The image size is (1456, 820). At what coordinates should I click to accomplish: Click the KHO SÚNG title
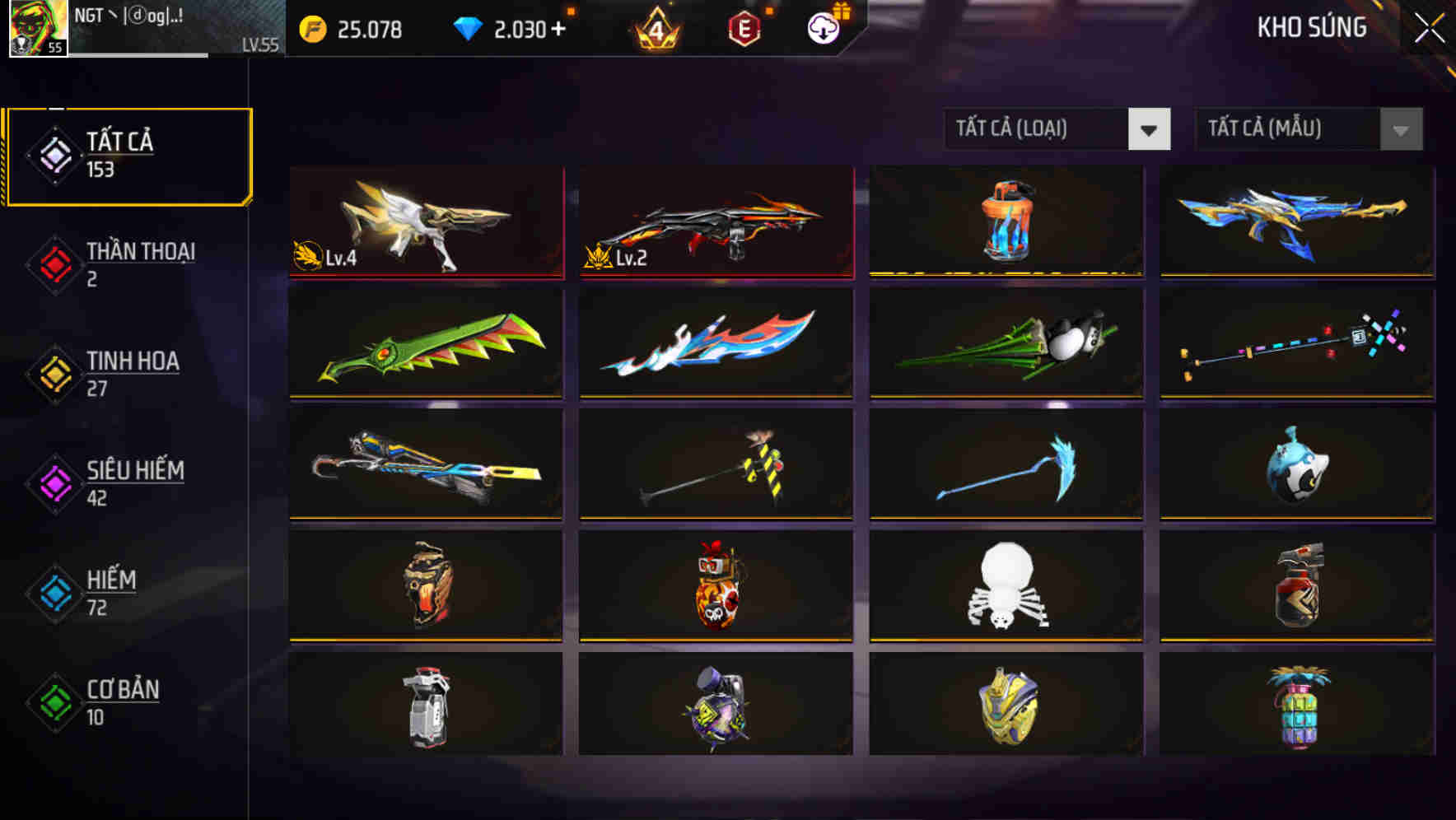[x=1311, y=27]
